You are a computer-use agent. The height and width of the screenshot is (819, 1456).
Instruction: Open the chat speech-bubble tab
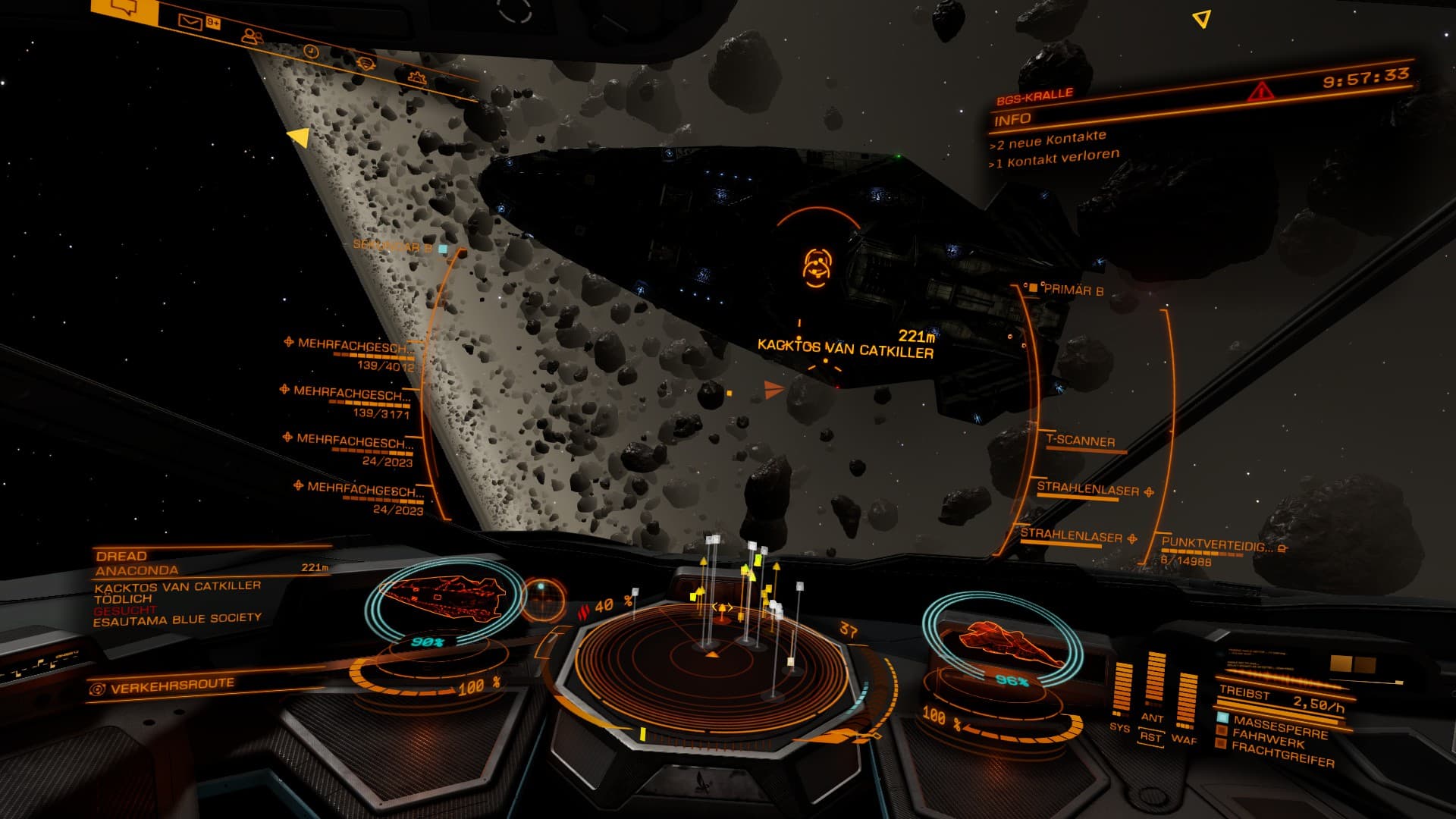124,9
